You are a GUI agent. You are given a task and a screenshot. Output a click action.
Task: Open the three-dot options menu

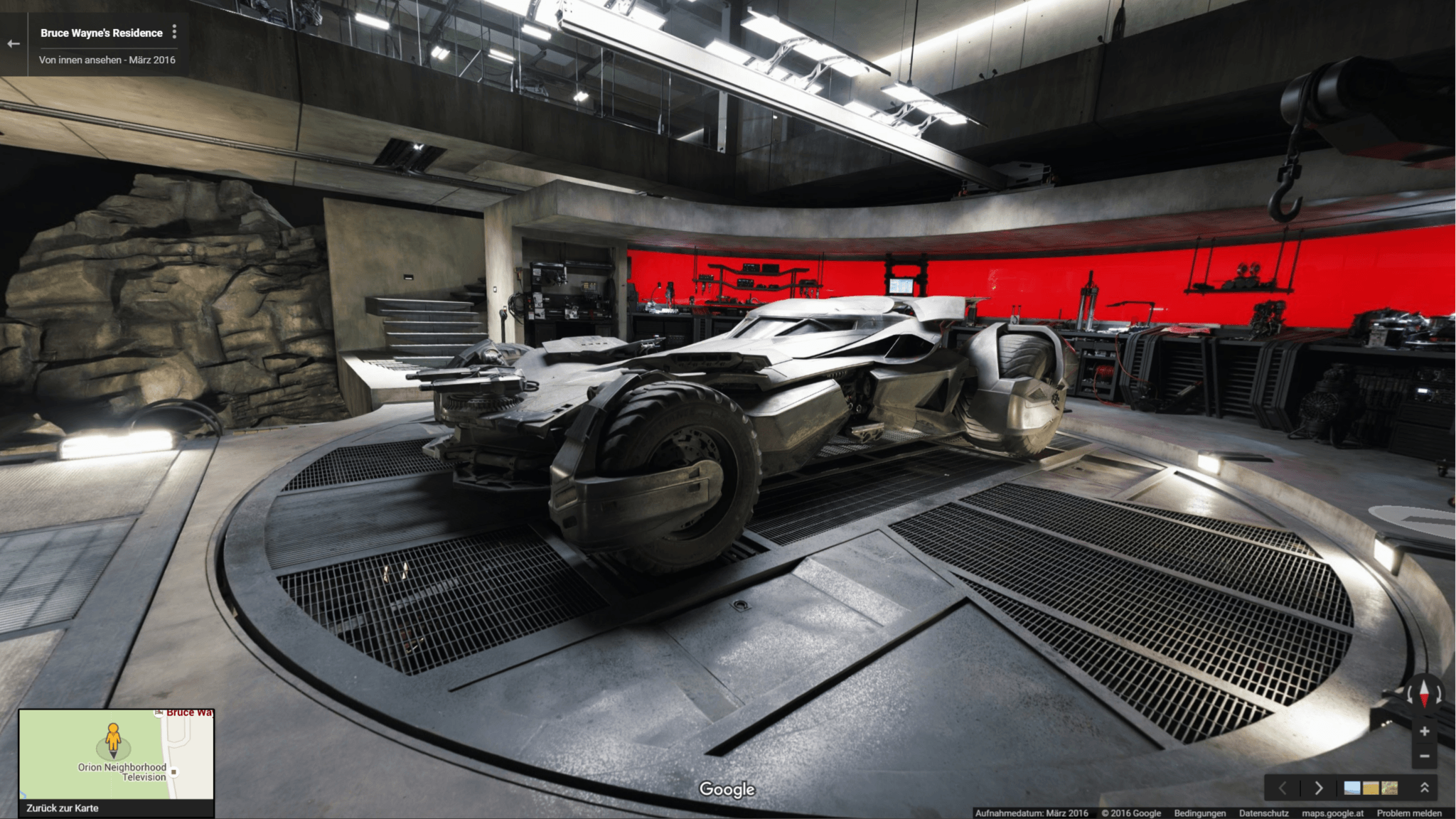pyautogui.click(x=174, y=32)
